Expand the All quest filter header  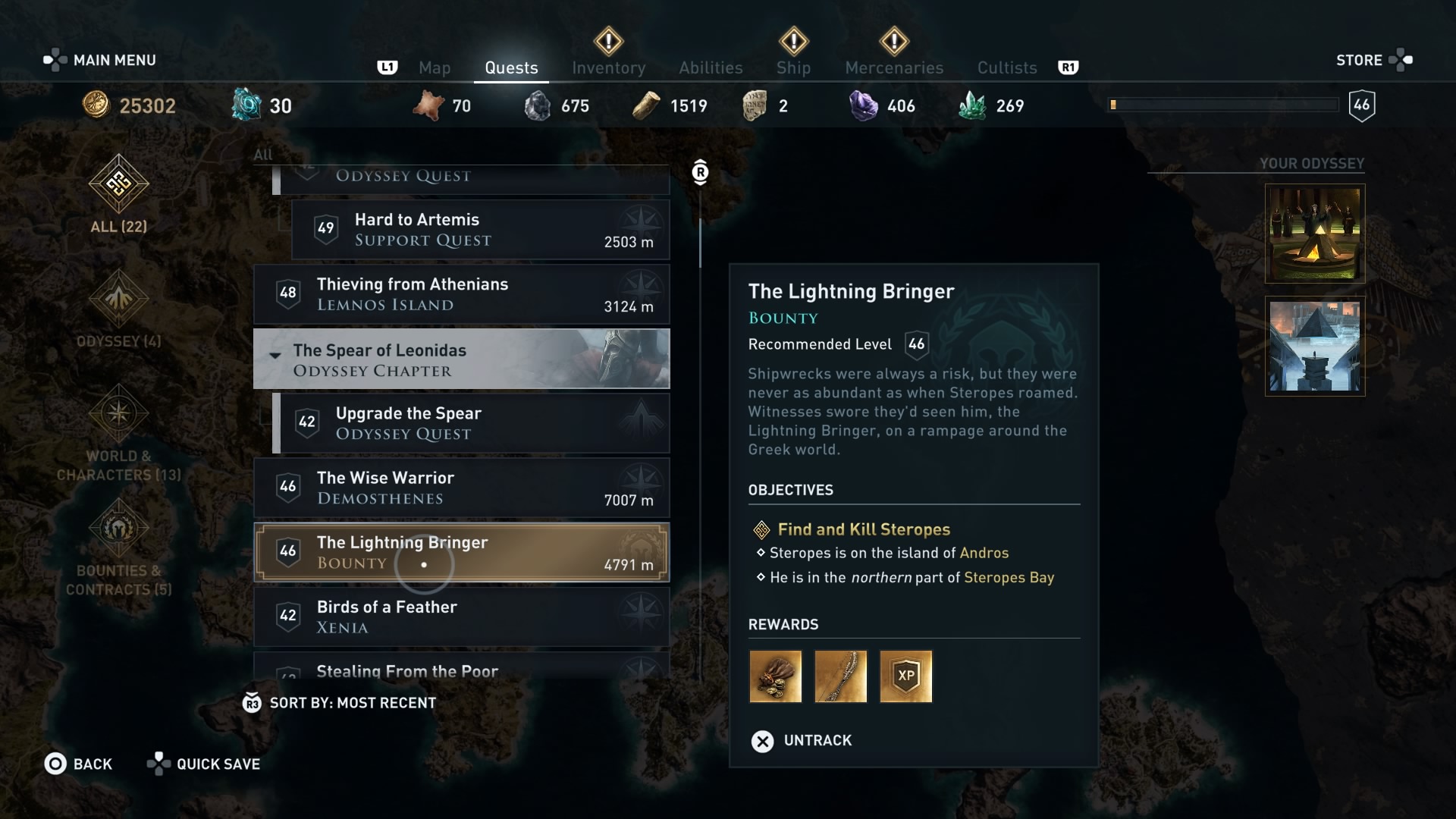click(x=262, y=155)
